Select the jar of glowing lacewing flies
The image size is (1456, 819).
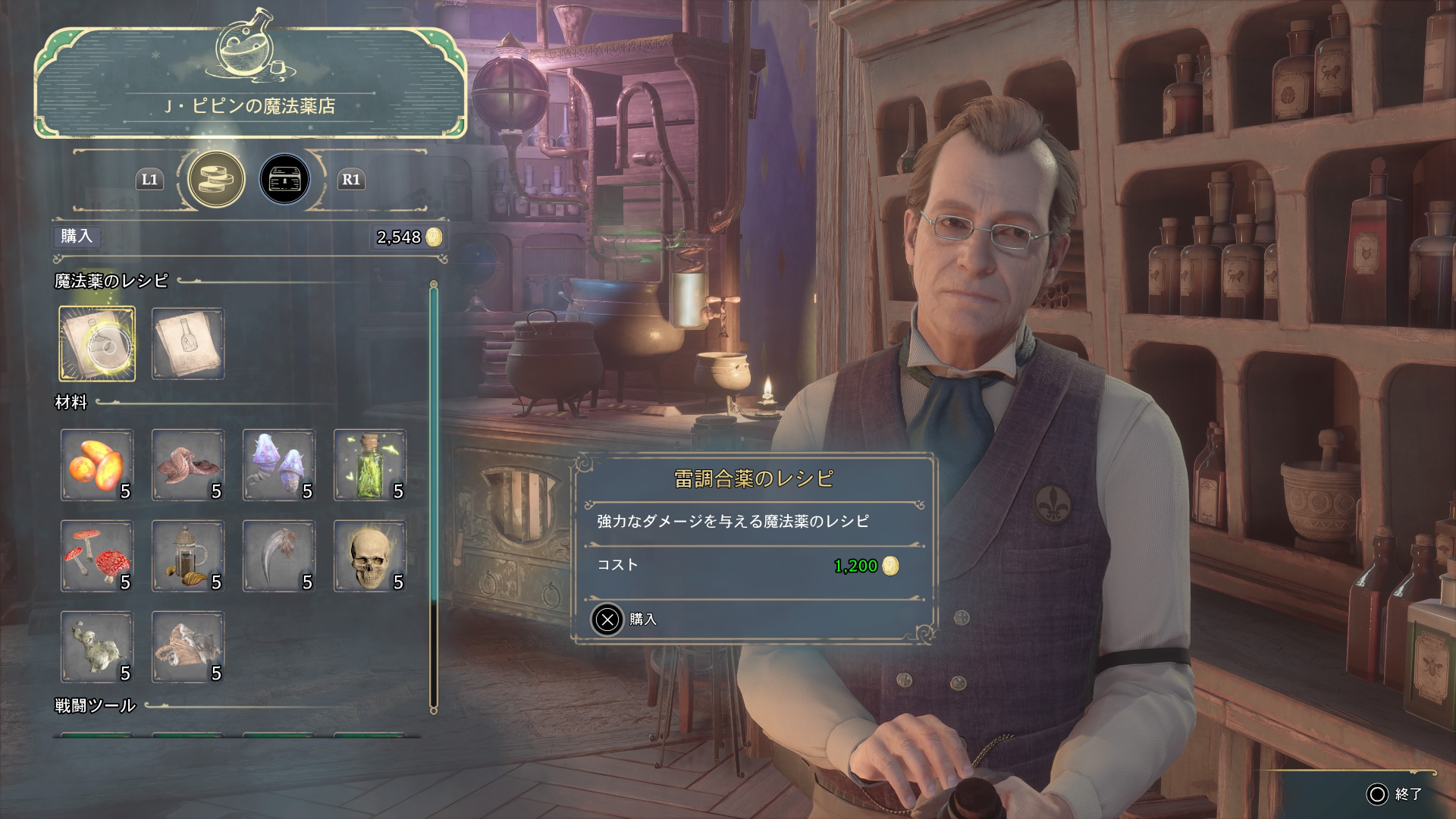click(x=370, y=465)
